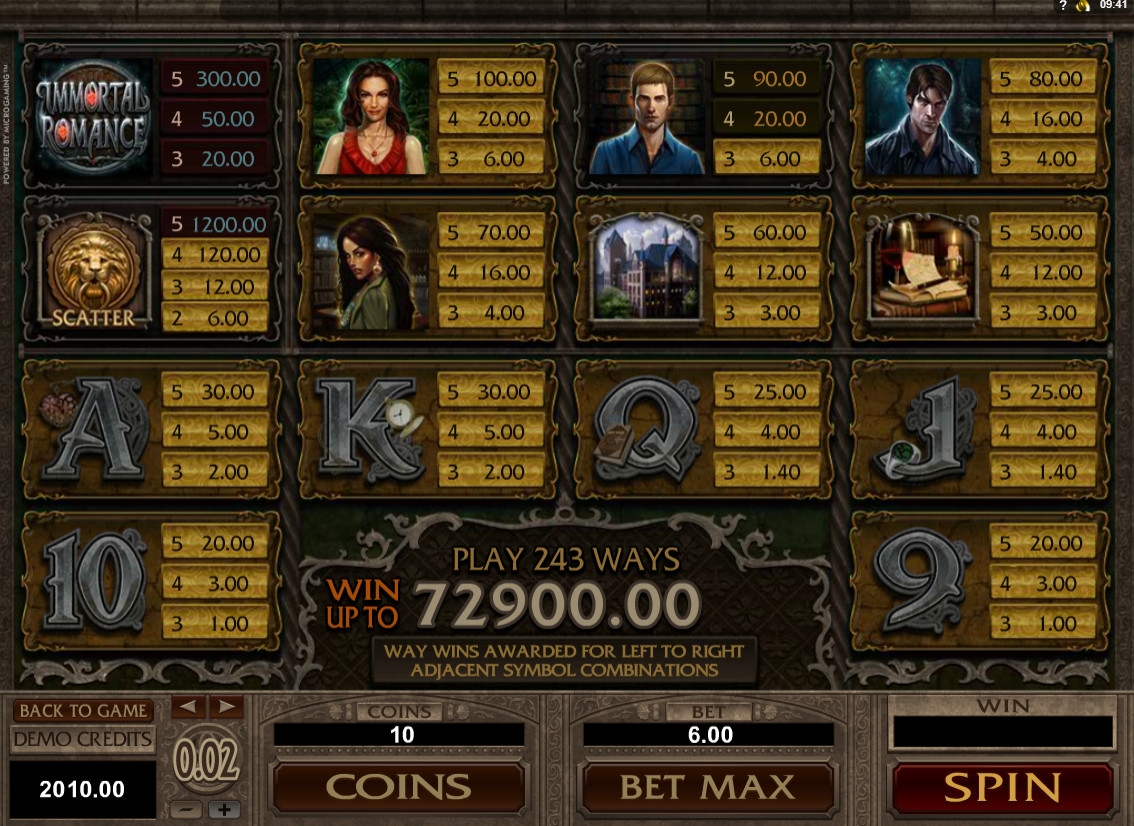Screen dimensions: 1134x826
Task: Select the Bet Max button
Action: point(707,787)
